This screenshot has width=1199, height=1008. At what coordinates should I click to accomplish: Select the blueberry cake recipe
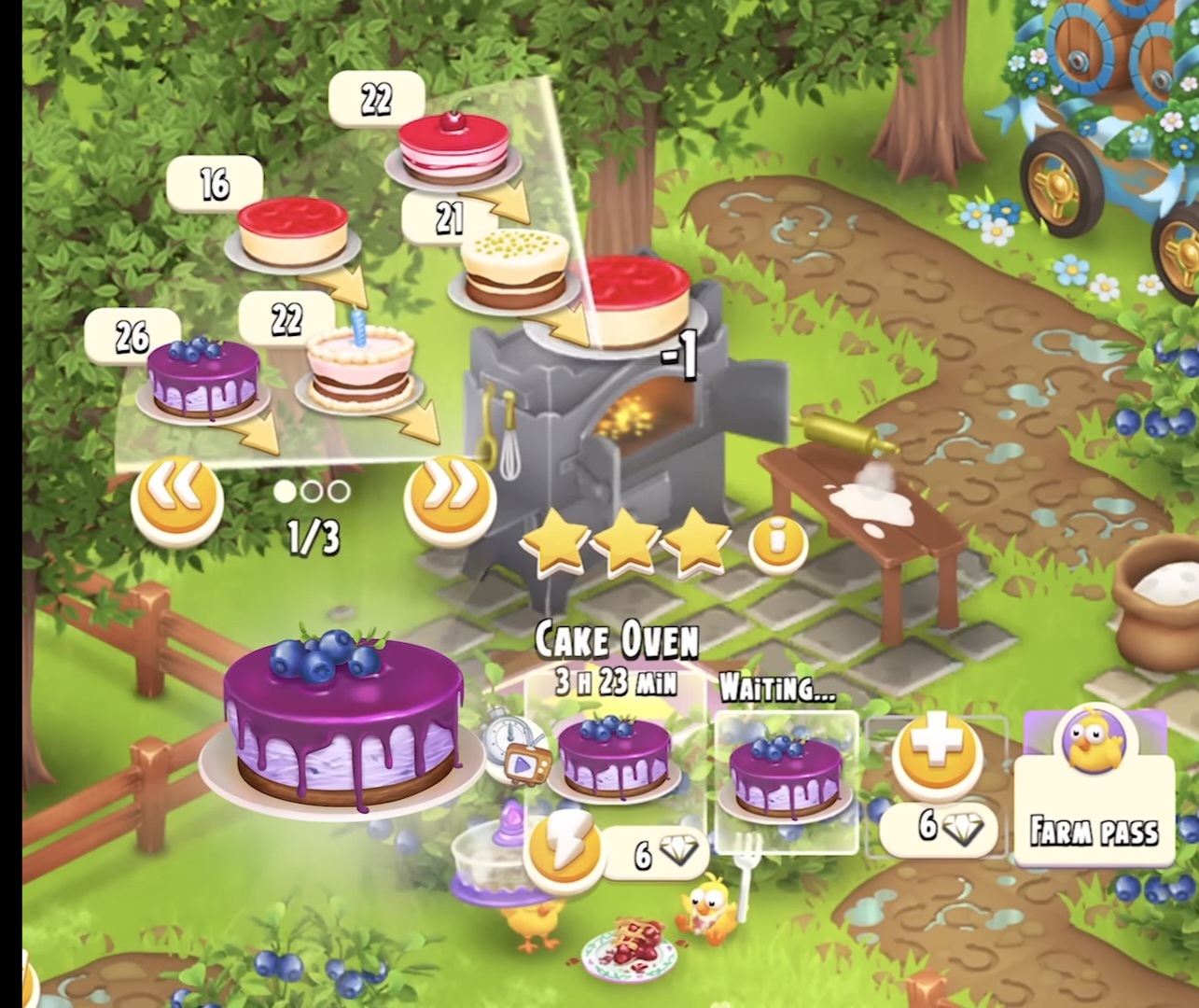point(203,379)
